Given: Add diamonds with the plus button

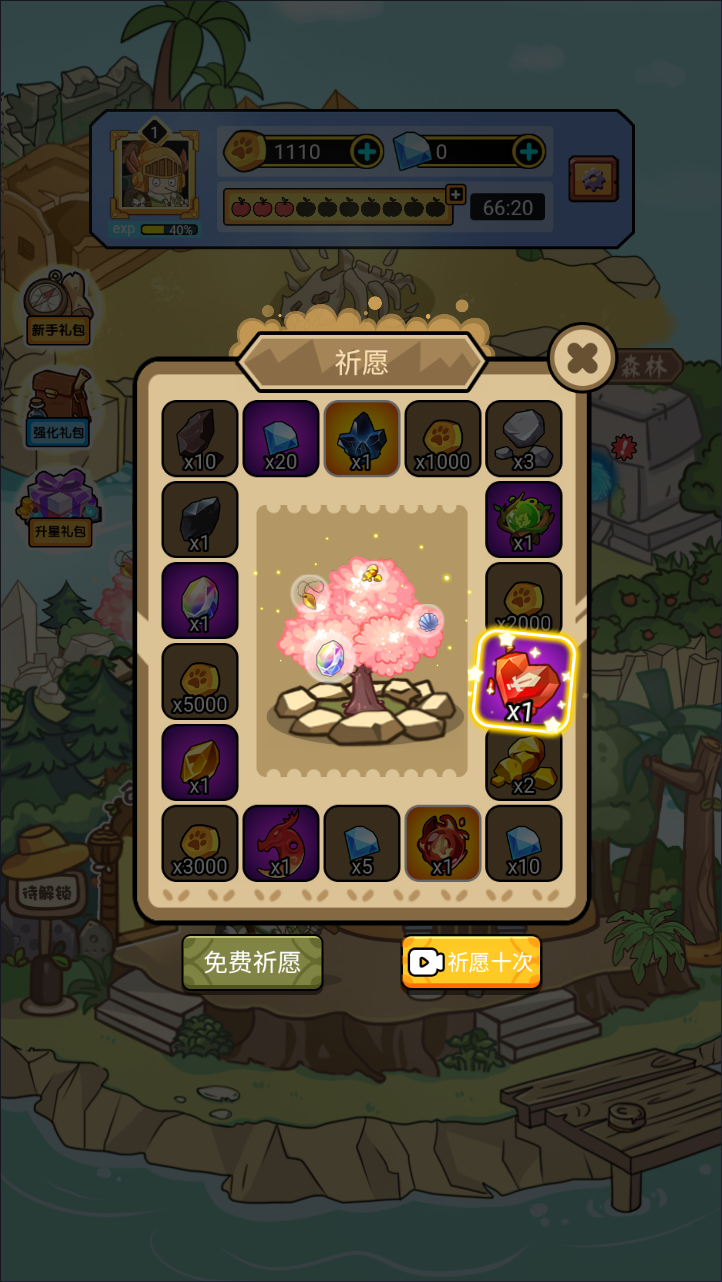Looking at the screenshot, I should coord(528,152).
